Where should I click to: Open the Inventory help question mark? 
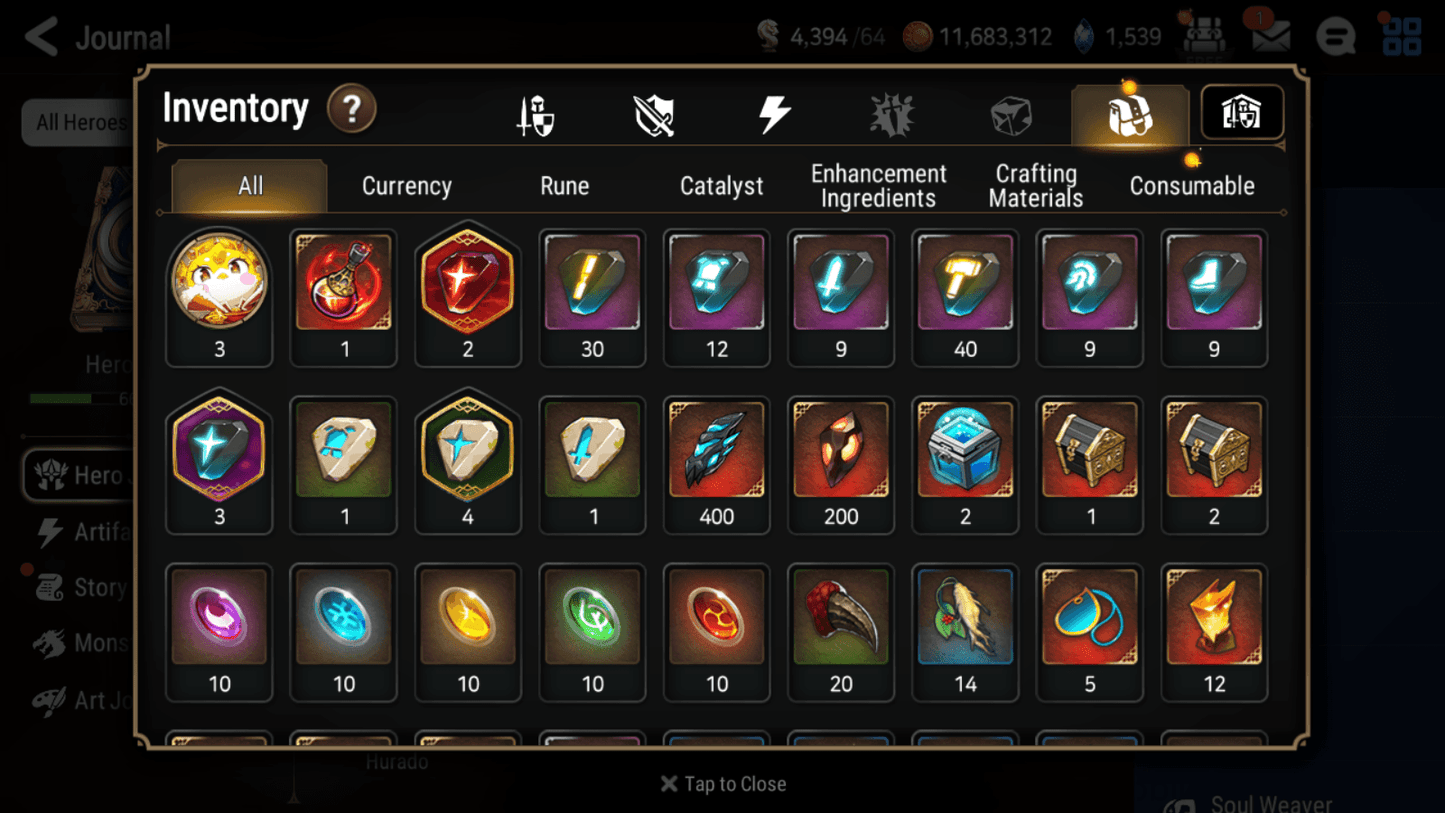point(352,110)
